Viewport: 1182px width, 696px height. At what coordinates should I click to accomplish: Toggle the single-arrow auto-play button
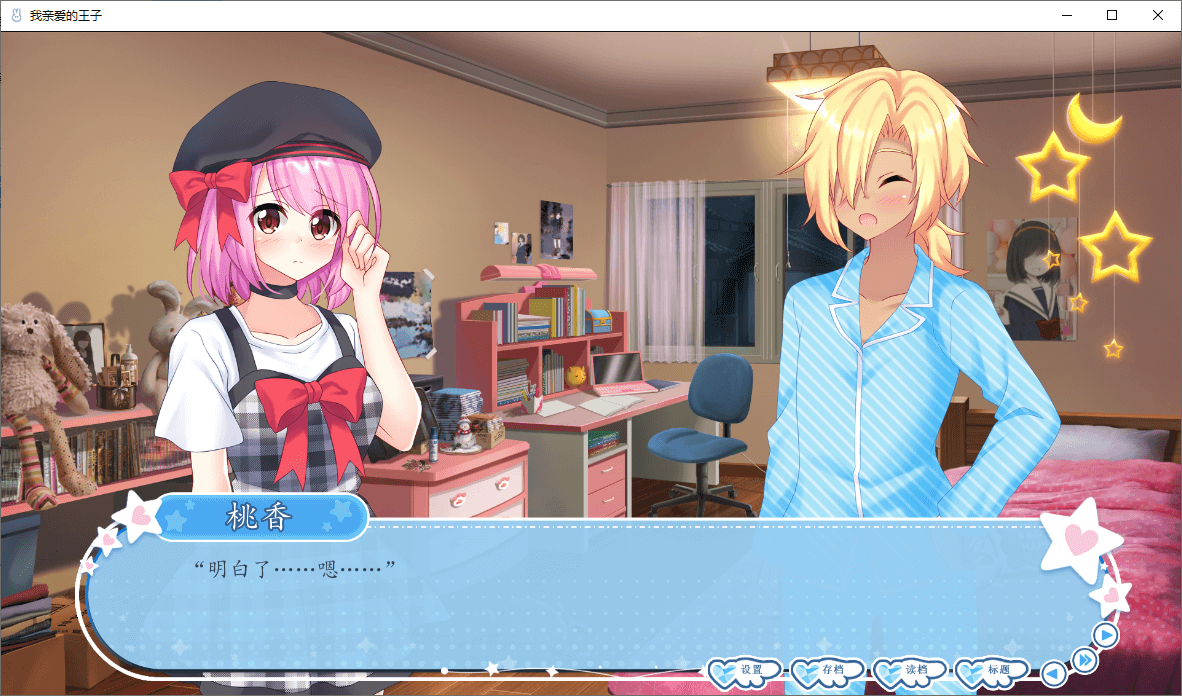click(x=1105, y=635)
